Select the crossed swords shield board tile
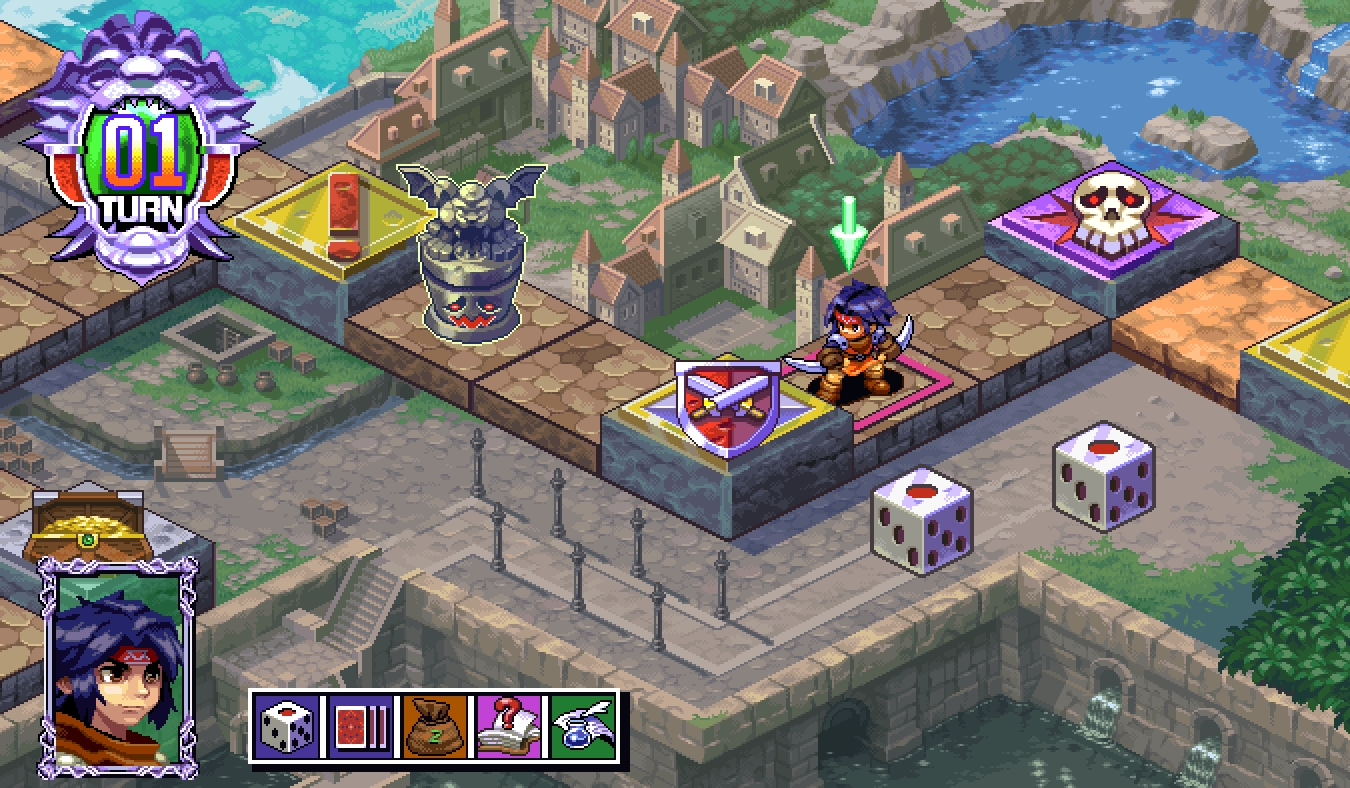The width and height of the screenshot is (1350, 788). [727, 409]
